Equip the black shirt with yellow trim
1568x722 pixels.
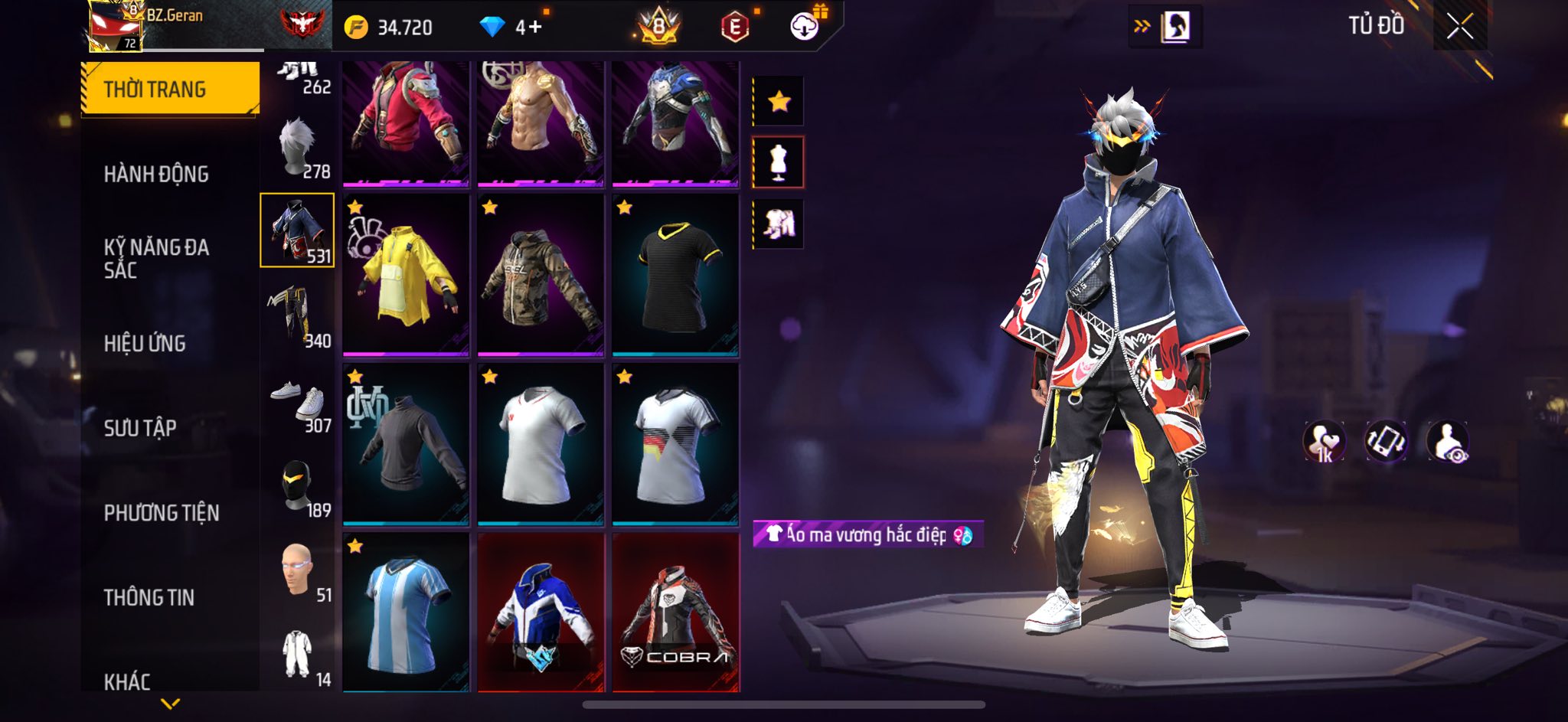675,276
